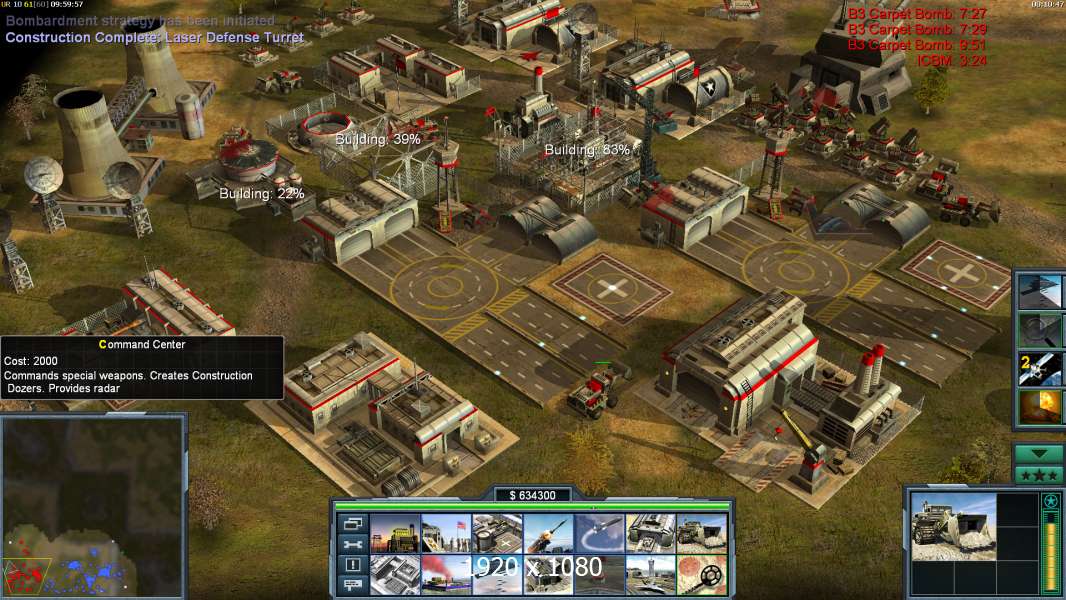Click the overlapping windows button on command bar
Screen dimensions: 1066x600
coord(351,523)
